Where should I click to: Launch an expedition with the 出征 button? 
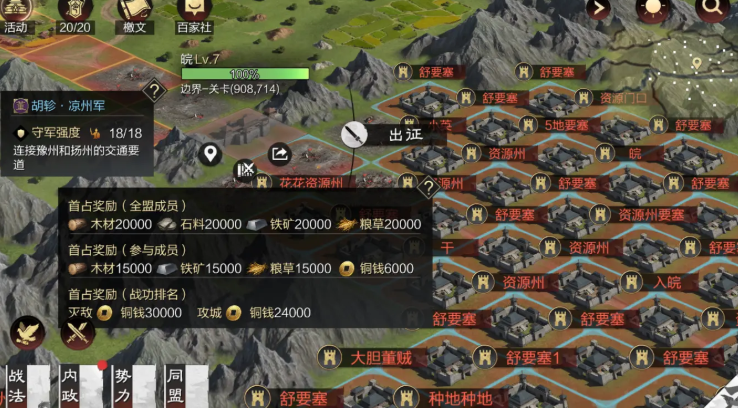[x=390, y=134]
